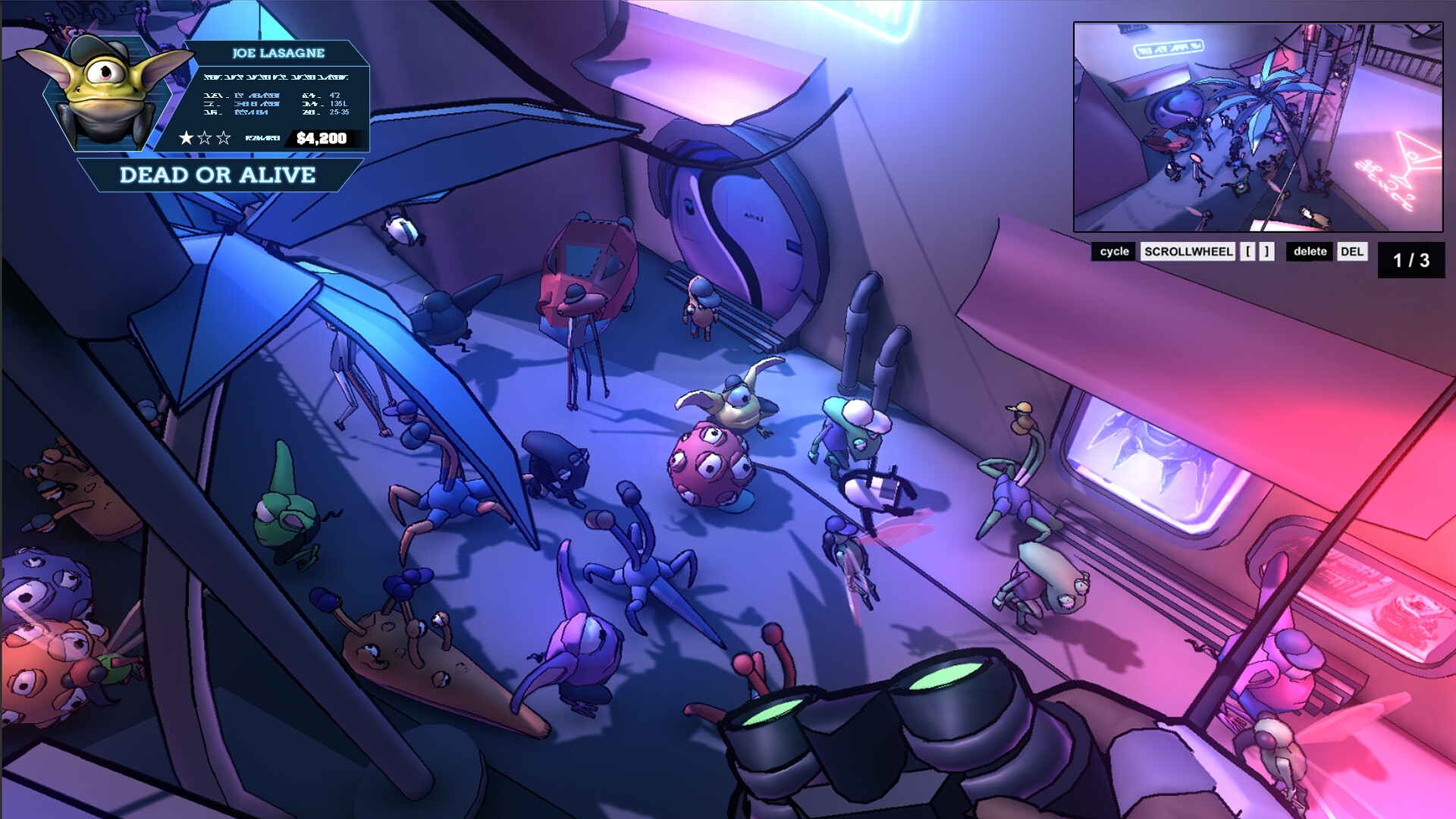This screenshot has width=1456, height=819.
Task: Toggle the third bounty star
Action: [x=223, y=137]
